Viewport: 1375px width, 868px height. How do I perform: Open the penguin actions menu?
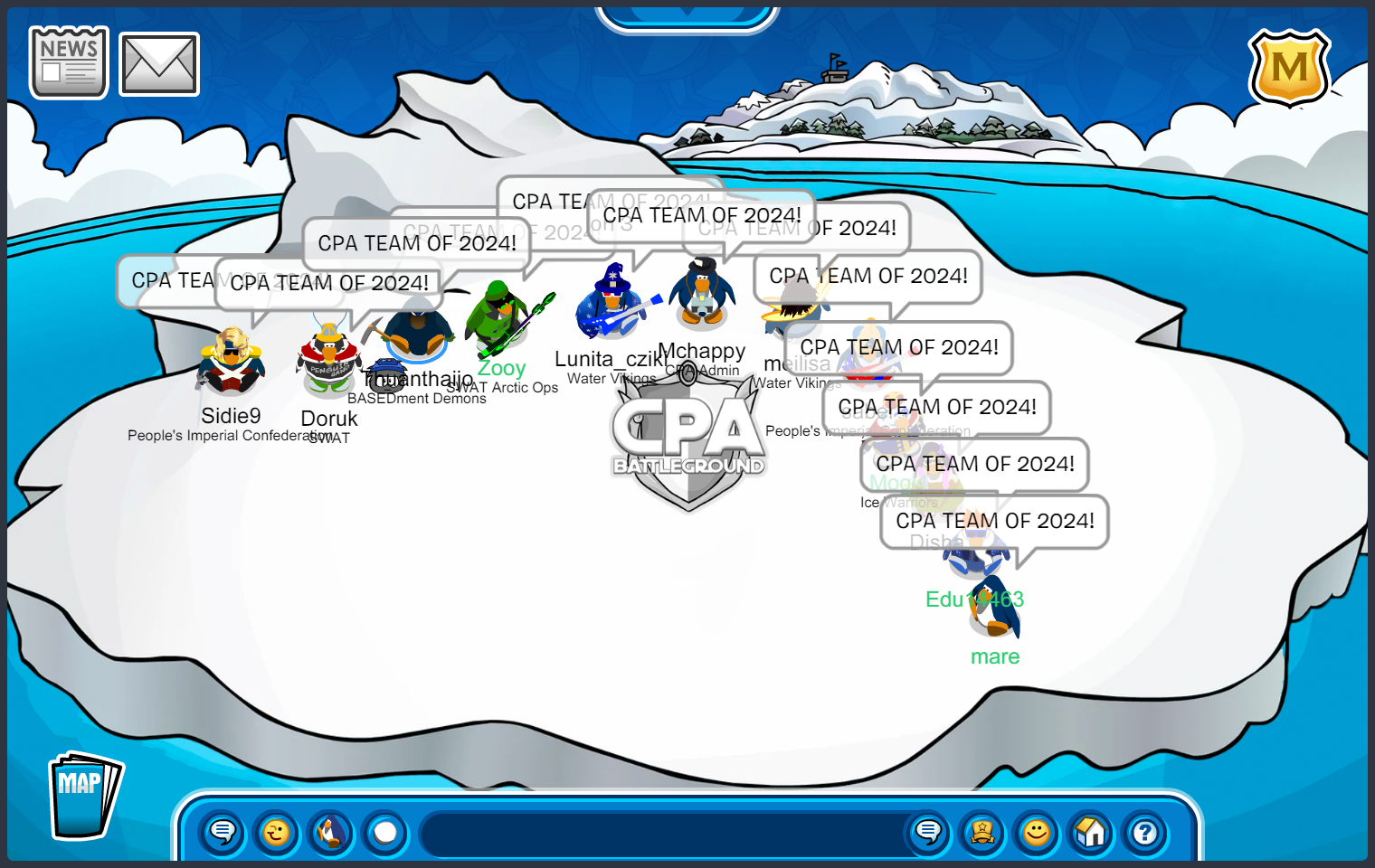[x=331, y=834]
